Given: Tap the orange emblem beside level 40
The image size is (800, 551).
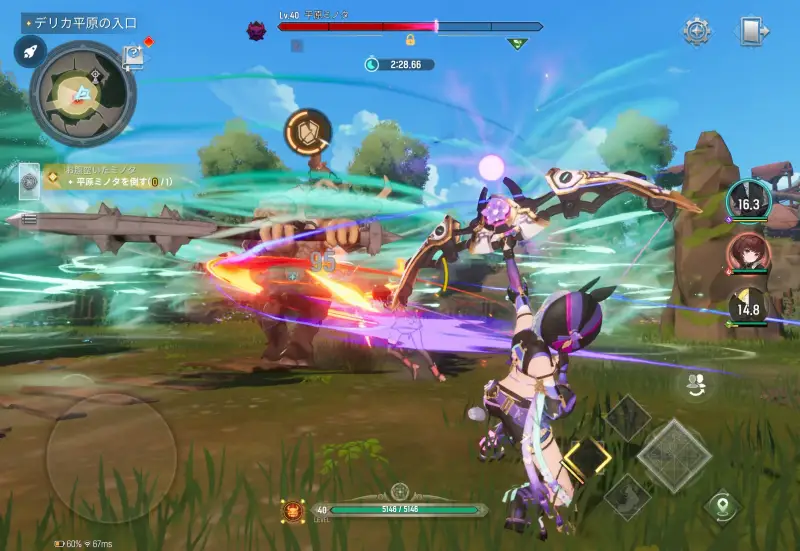Looking at the screenshot, I should [293, 509].
